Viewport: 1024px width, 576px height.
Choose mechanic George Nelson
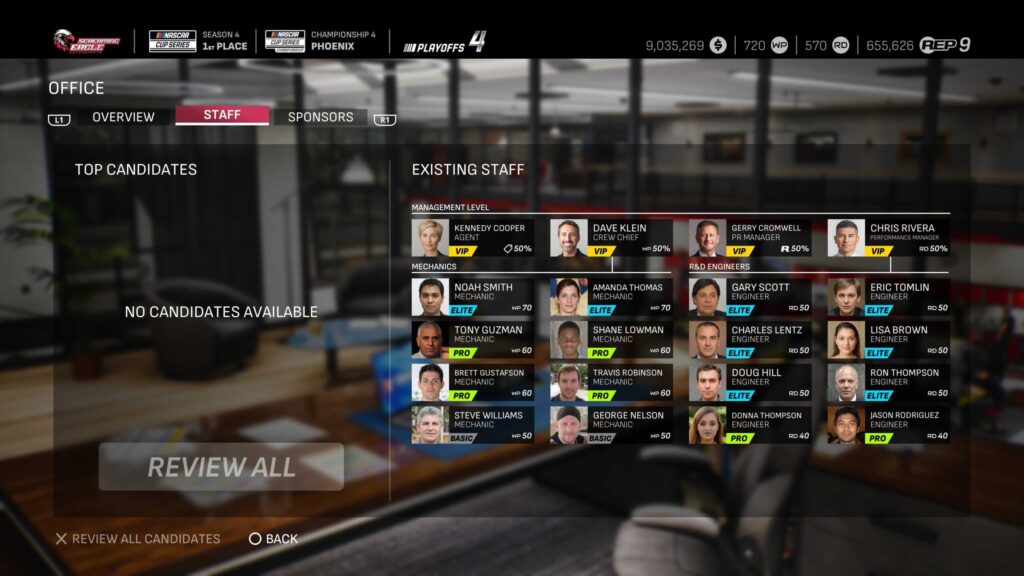pyautogui.click(x=611, y=425)
